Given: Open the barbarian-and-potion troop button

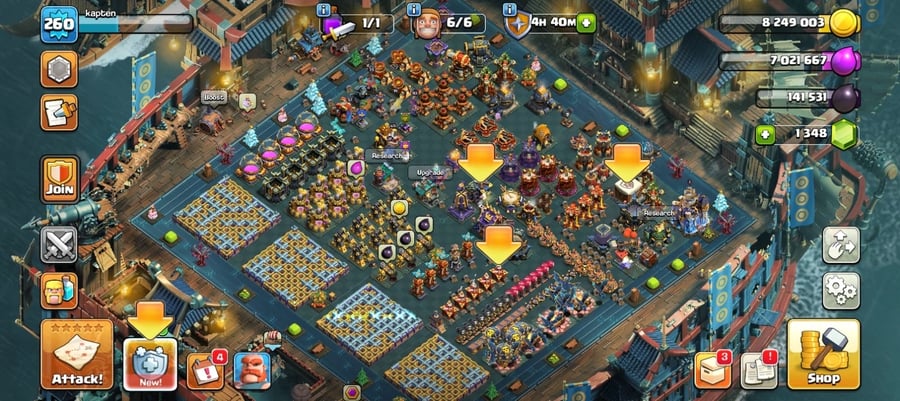Looking at the screenshot, I should [59, 291].
